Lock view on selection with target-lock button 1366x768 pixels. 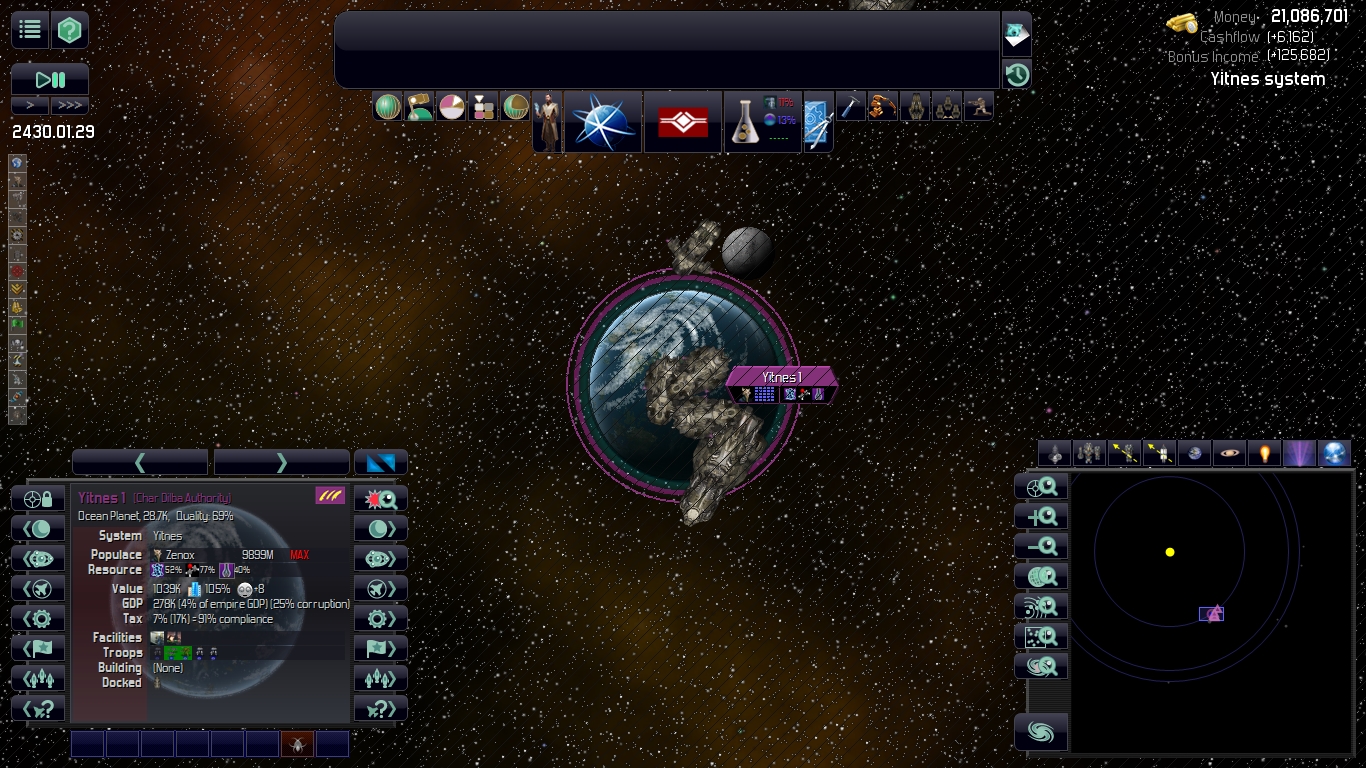pos(38,499)
